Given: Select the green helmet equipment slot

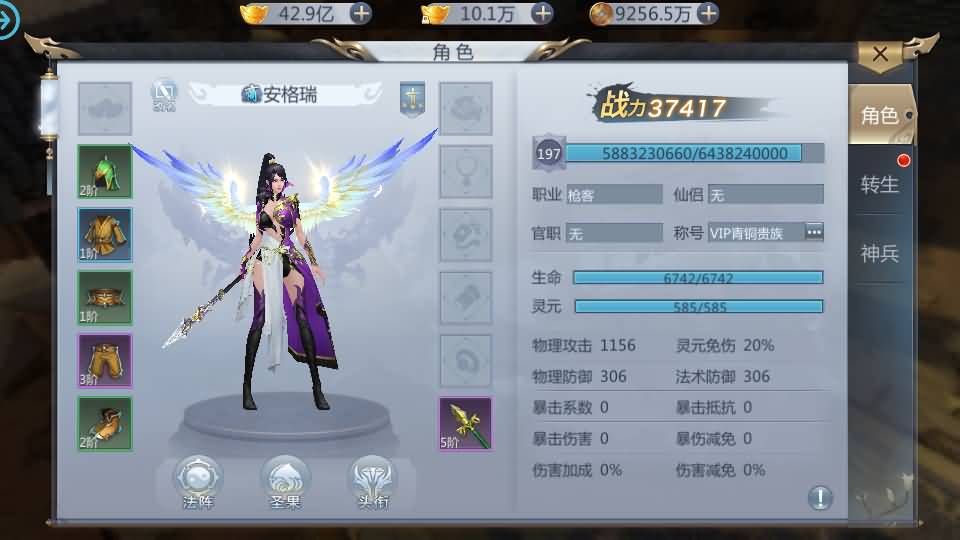Looking at the screenshot, I should (105, 171).
